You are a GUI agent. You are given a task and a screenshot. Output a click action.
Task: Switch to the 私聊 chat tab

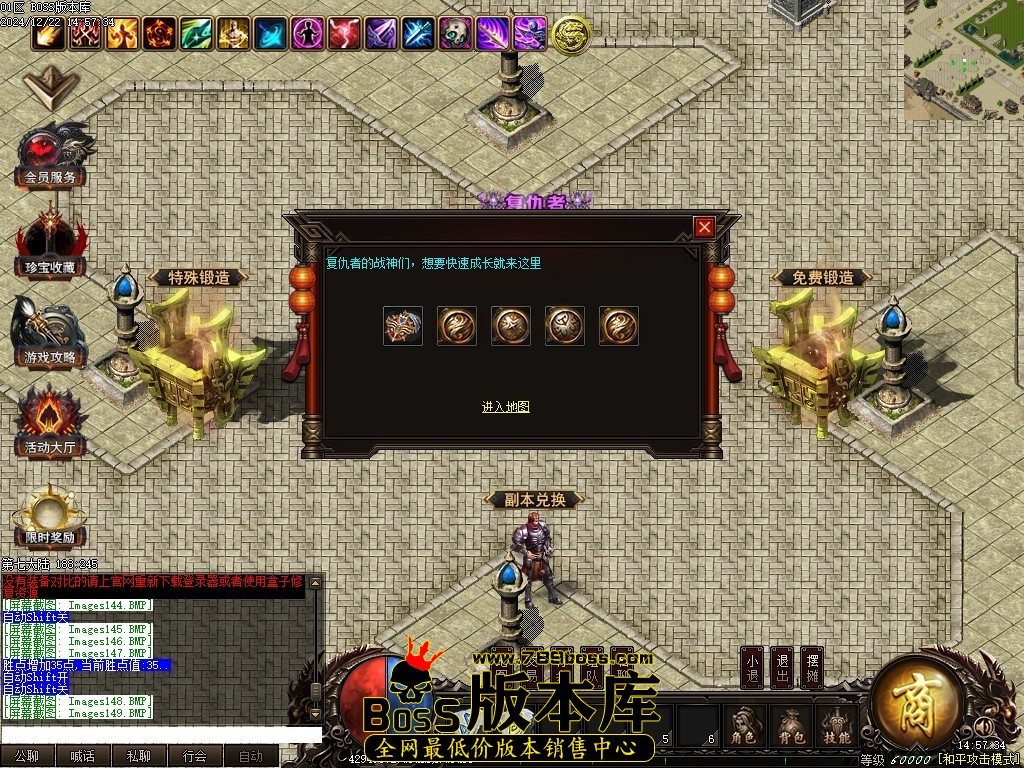pyautogui.click(x=139, y=757)
